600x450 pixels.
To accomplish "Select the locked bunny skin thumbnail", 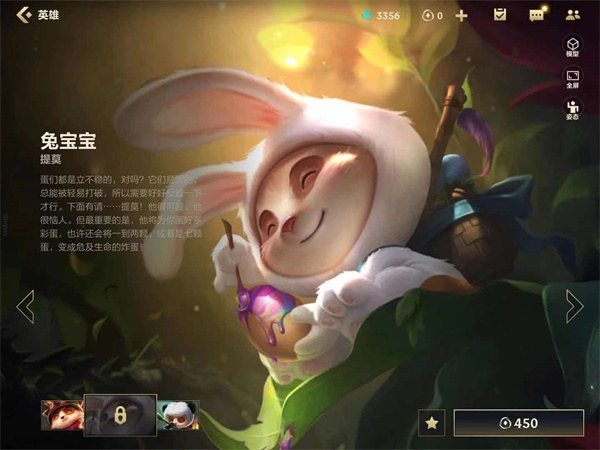I will pos(120,415).
